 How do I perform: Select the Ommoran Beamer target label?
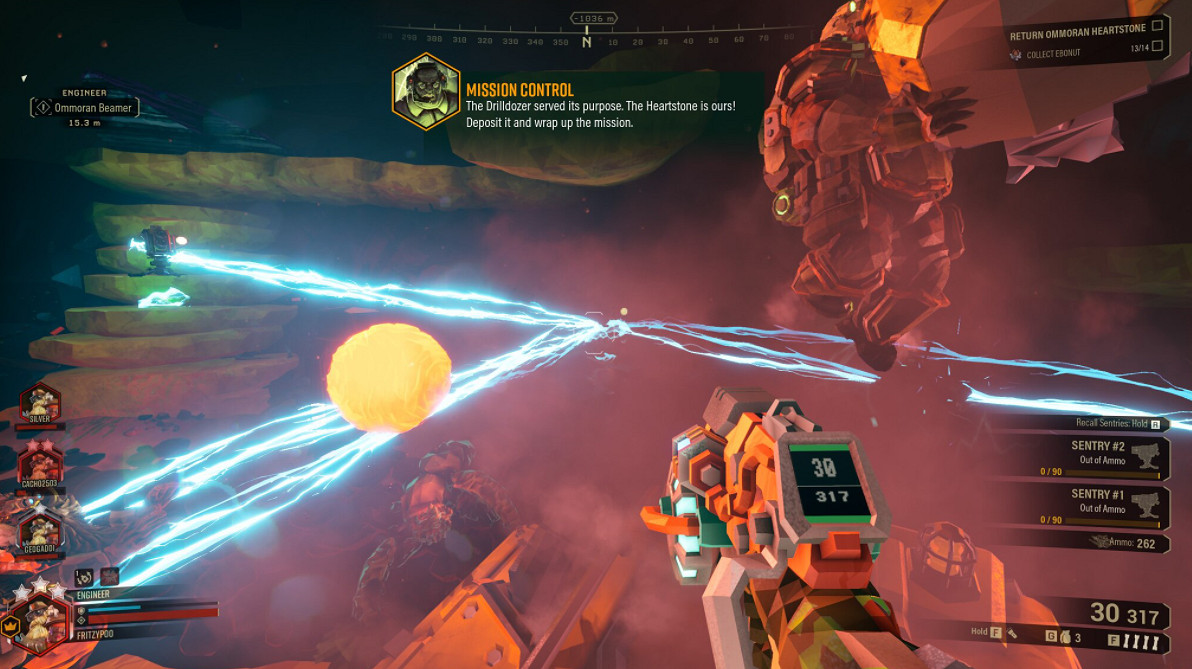coord(85,108)
